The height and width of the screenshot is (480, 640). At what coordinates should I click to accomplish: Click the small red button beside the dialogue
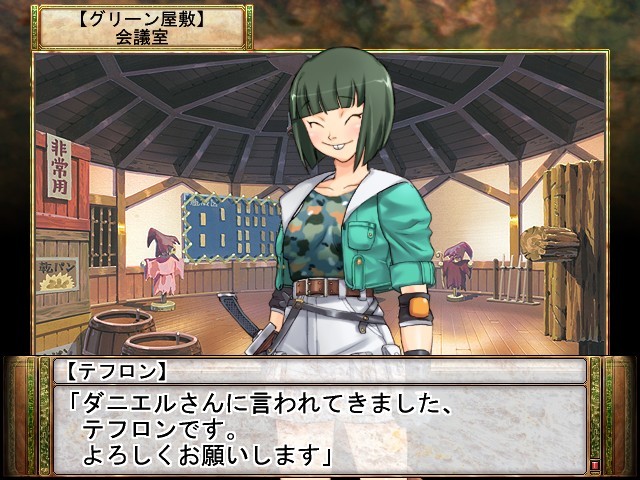click(x=596, y=465)
